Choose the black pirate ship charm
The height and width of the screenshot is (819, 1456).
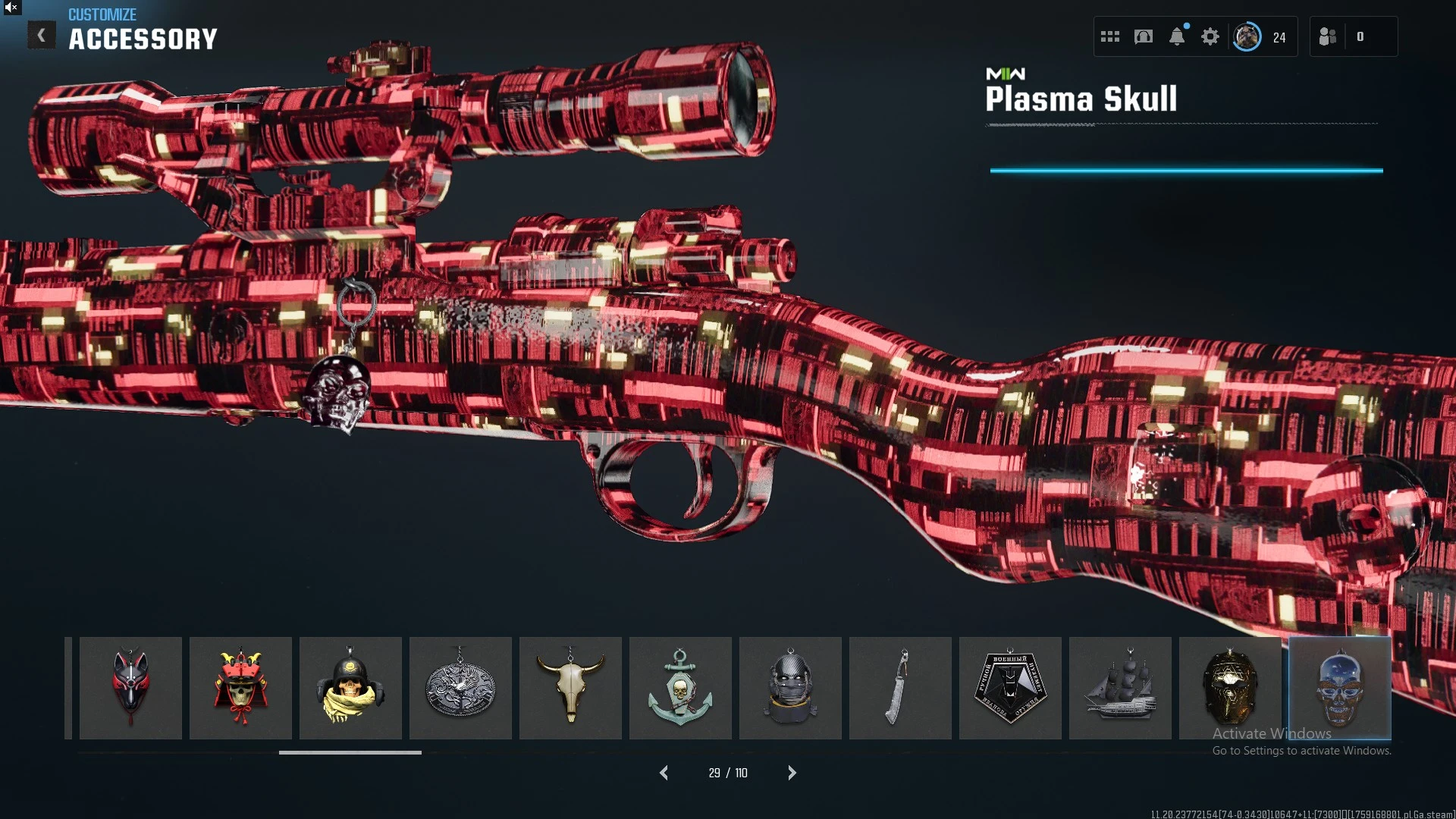click(x=1120, y=688)
